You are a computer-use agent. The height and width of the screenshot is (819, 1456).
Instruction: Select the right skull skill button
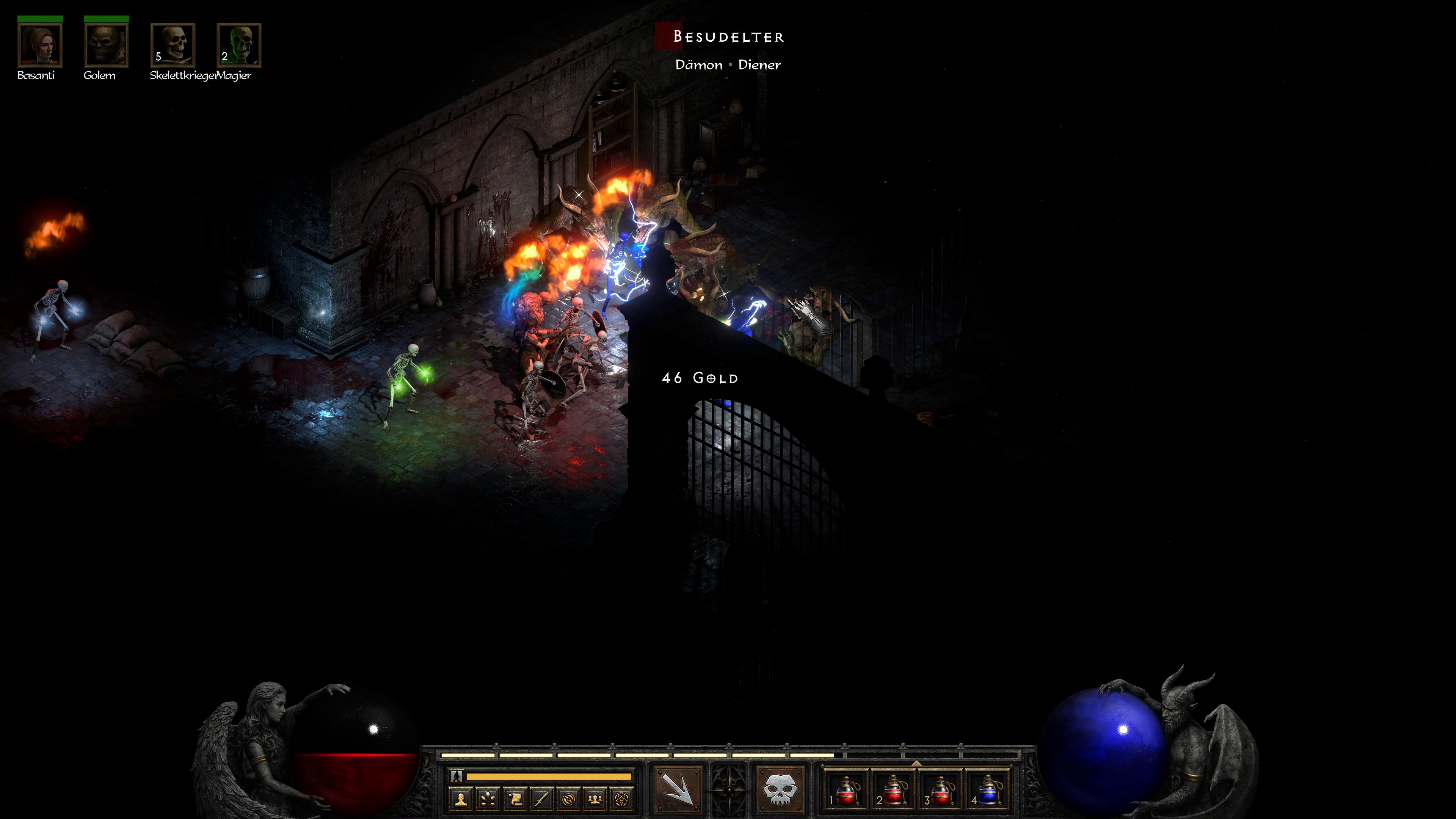[780, 789]
